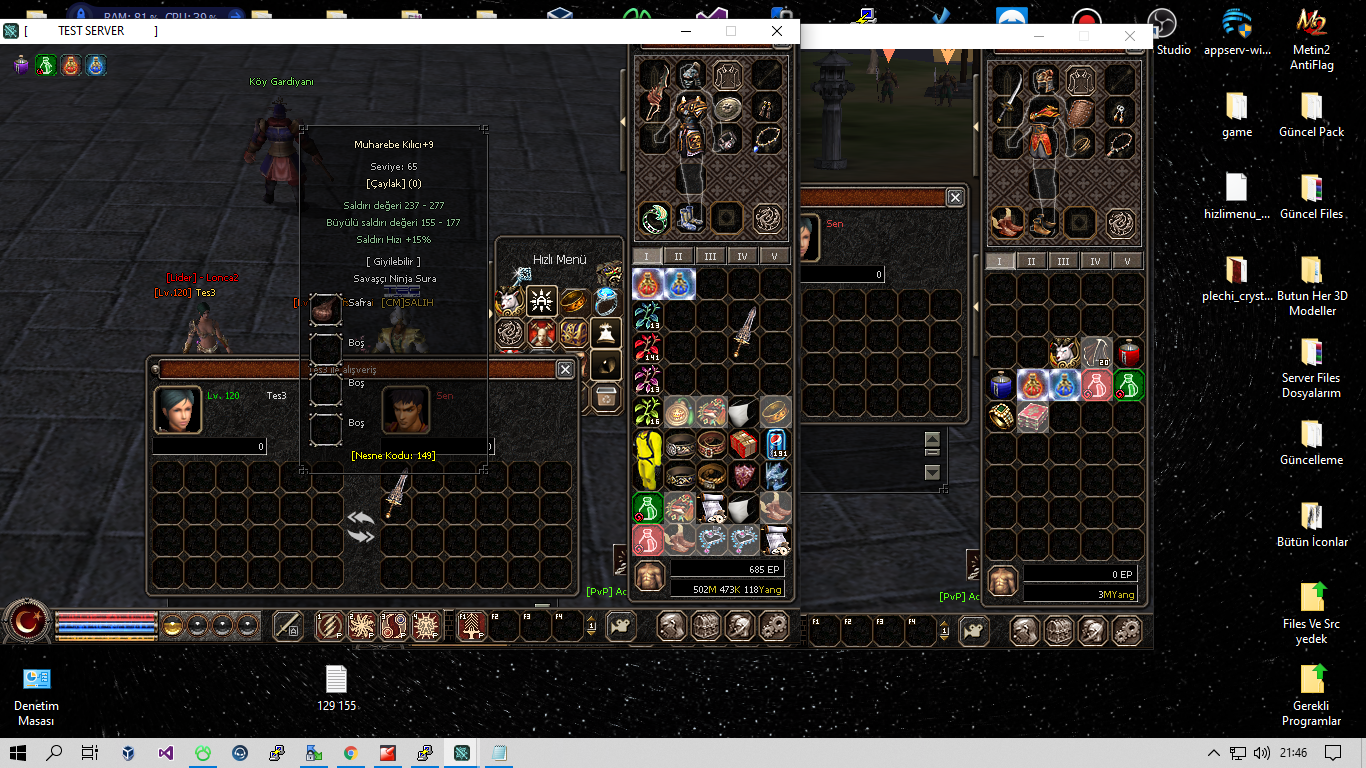Open inventory page V in left window
The image size is (1366, 768).
774,256
